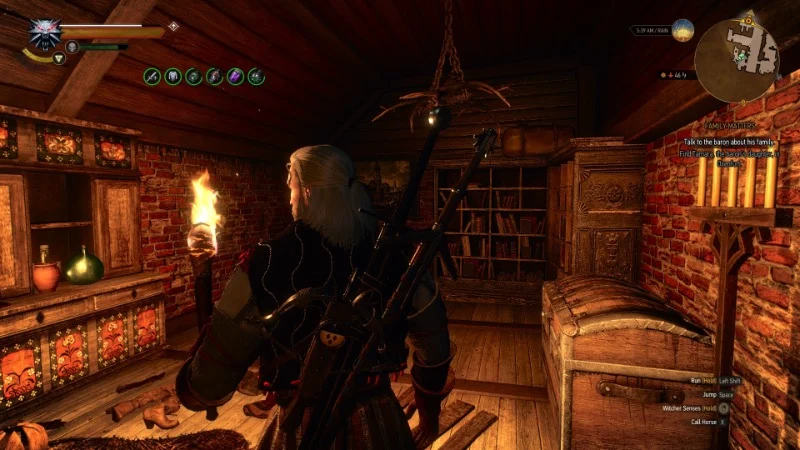The height and width of the screenshot is (450, 800).
Task: Click the weather and time sun icon
Action: coord(683,30)
